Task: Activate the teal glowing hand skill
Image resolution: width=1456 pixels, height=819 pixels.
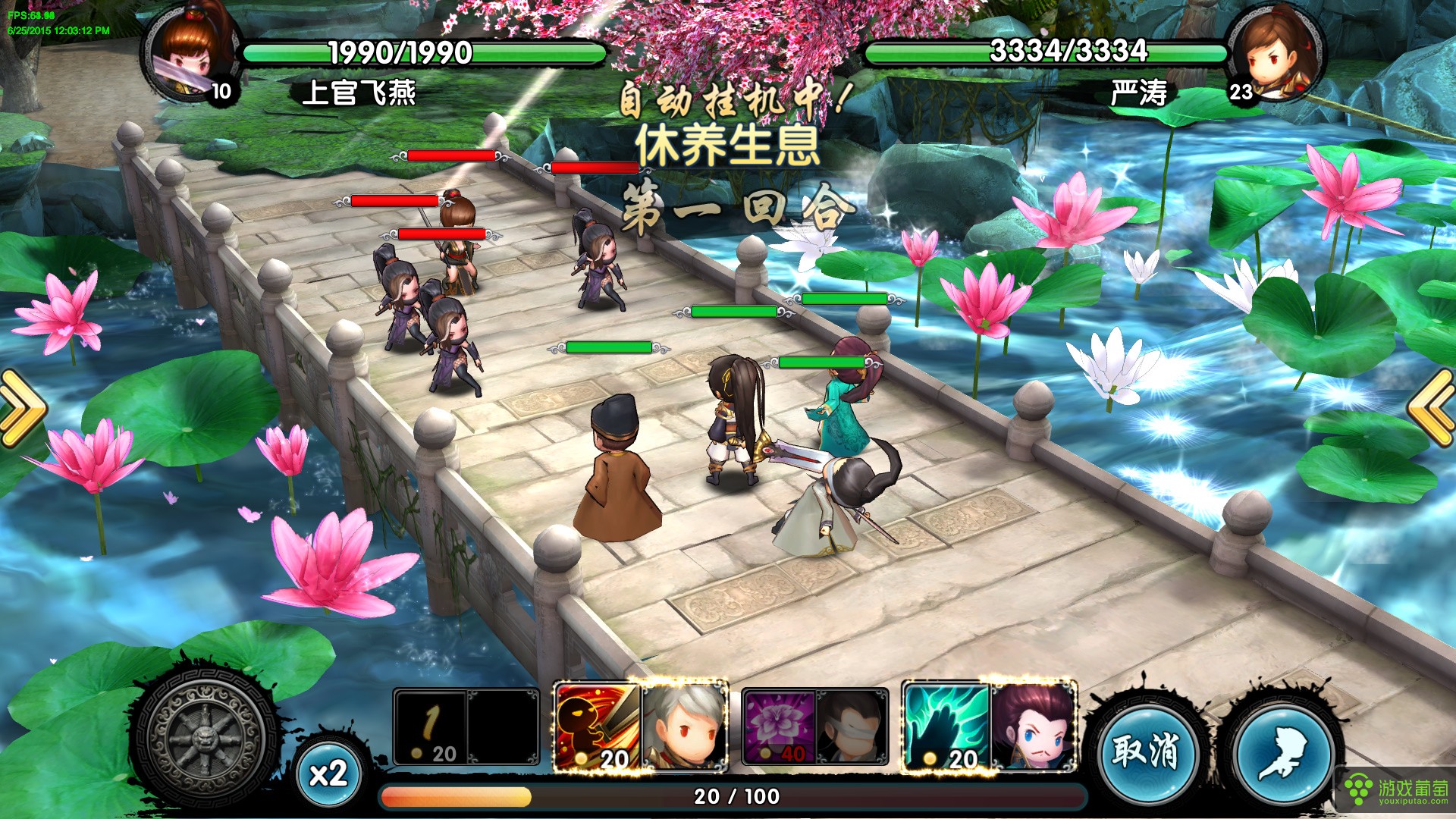Action: 946,727
